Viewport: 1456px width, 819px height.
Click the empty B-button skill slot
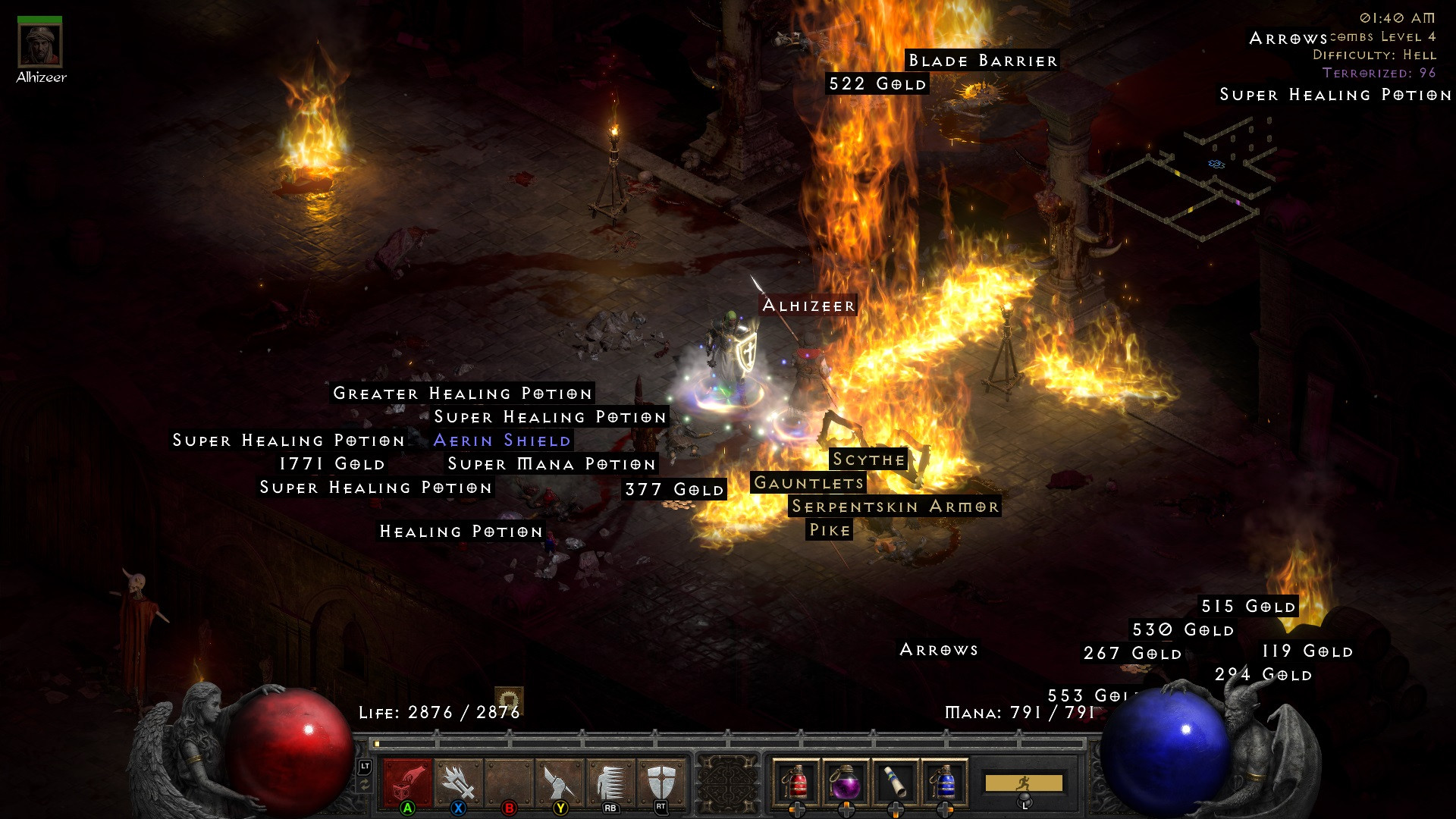tap(508, 781)
